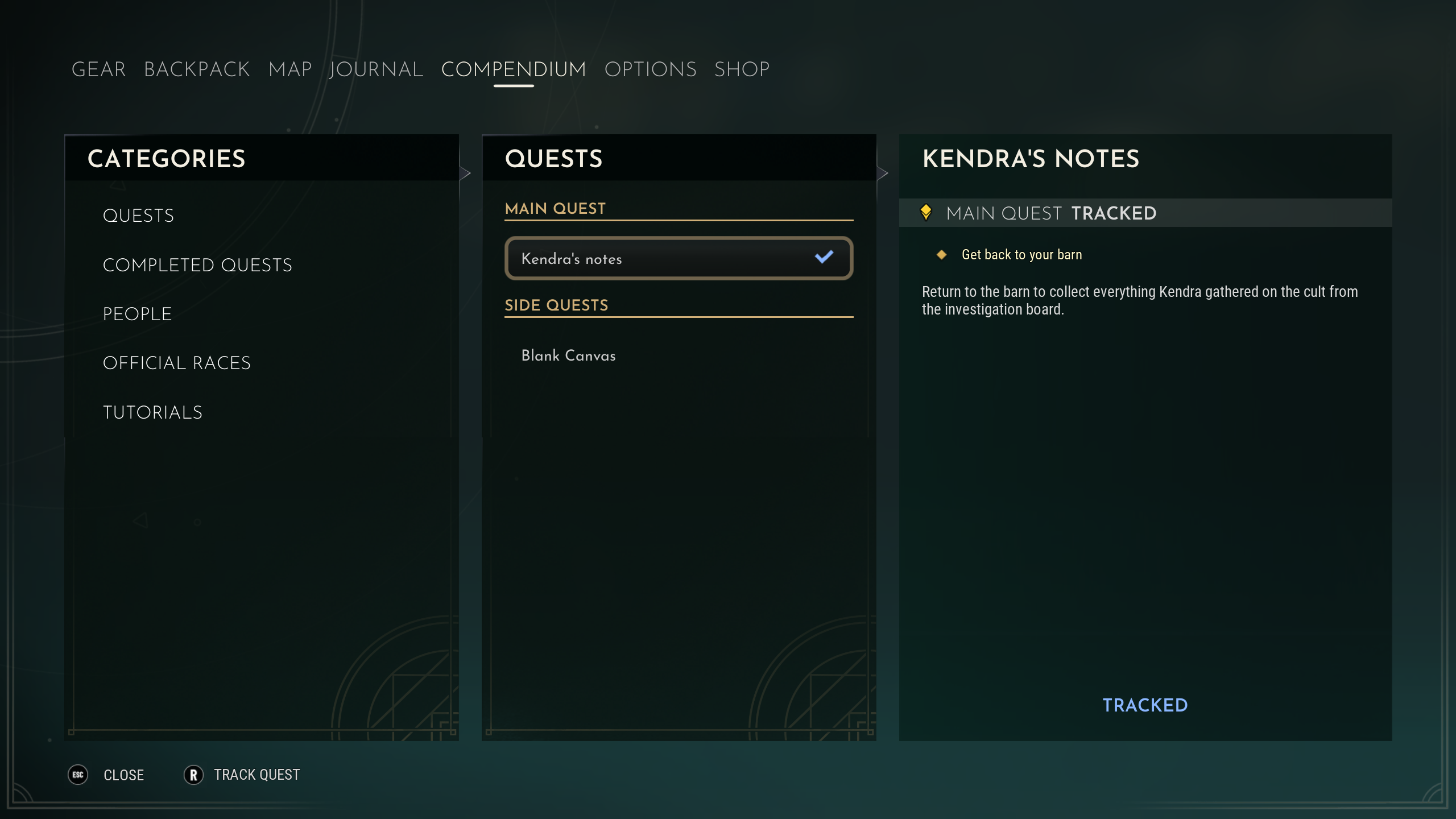
Task: Choose the Blank Canvas side quest
Action: click(568, 355)
